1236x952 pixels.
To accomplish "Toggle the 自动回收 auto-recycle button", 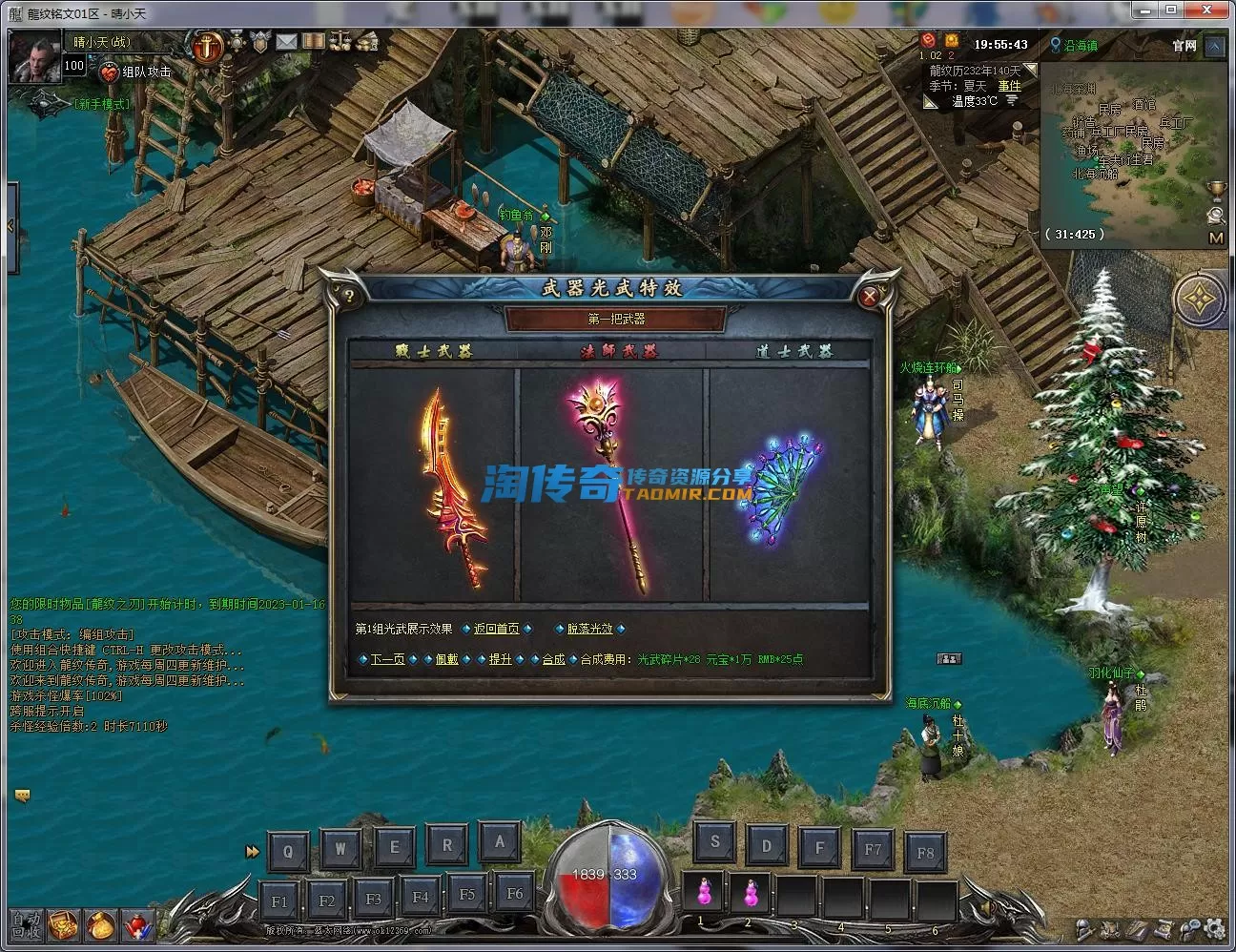I will (x=26, y=924).
